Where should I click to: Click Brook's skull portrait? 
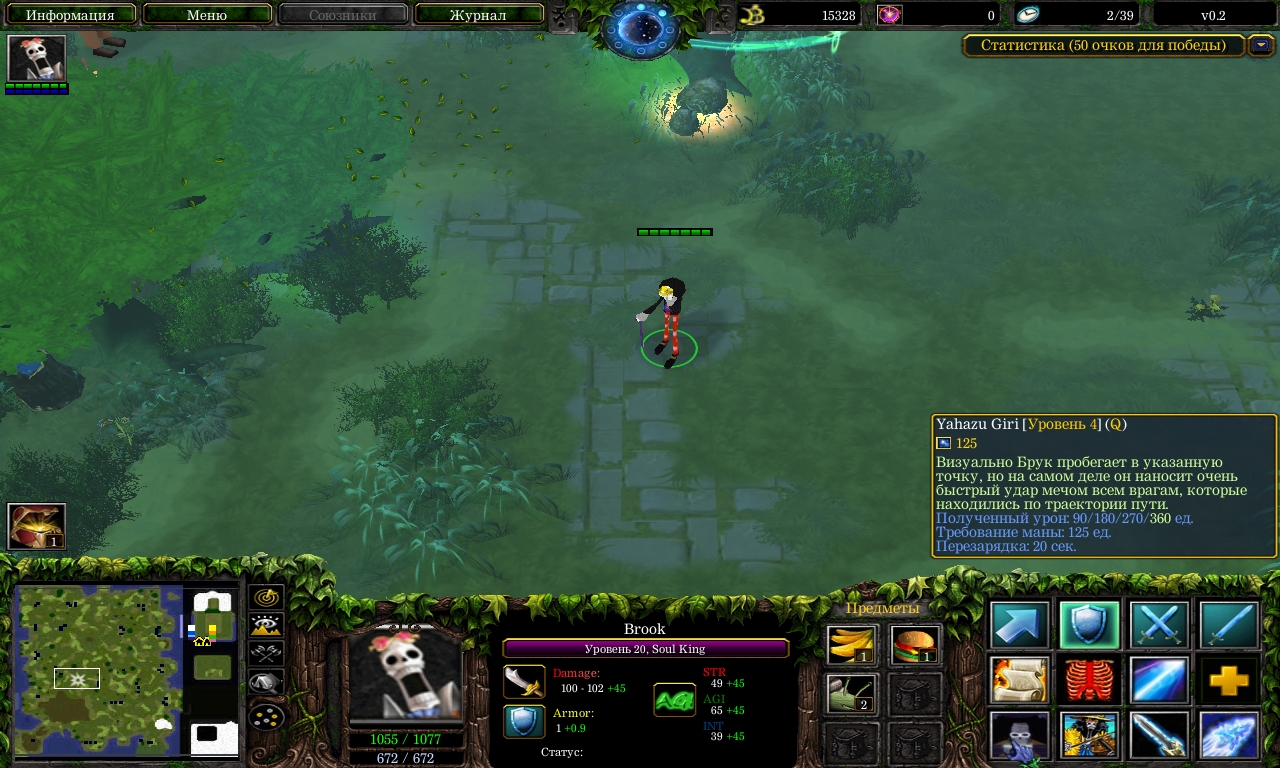tap(405, 673)
